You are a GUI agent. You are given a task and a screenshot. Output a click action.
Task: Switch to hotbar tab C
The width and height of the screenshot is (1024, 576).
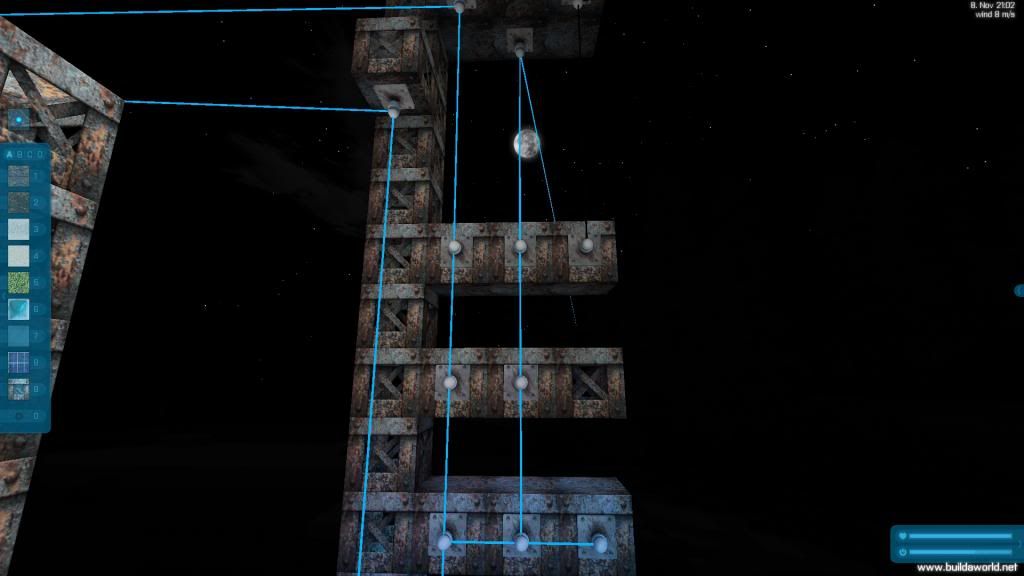pyautogui.click(x=30, y=155)
